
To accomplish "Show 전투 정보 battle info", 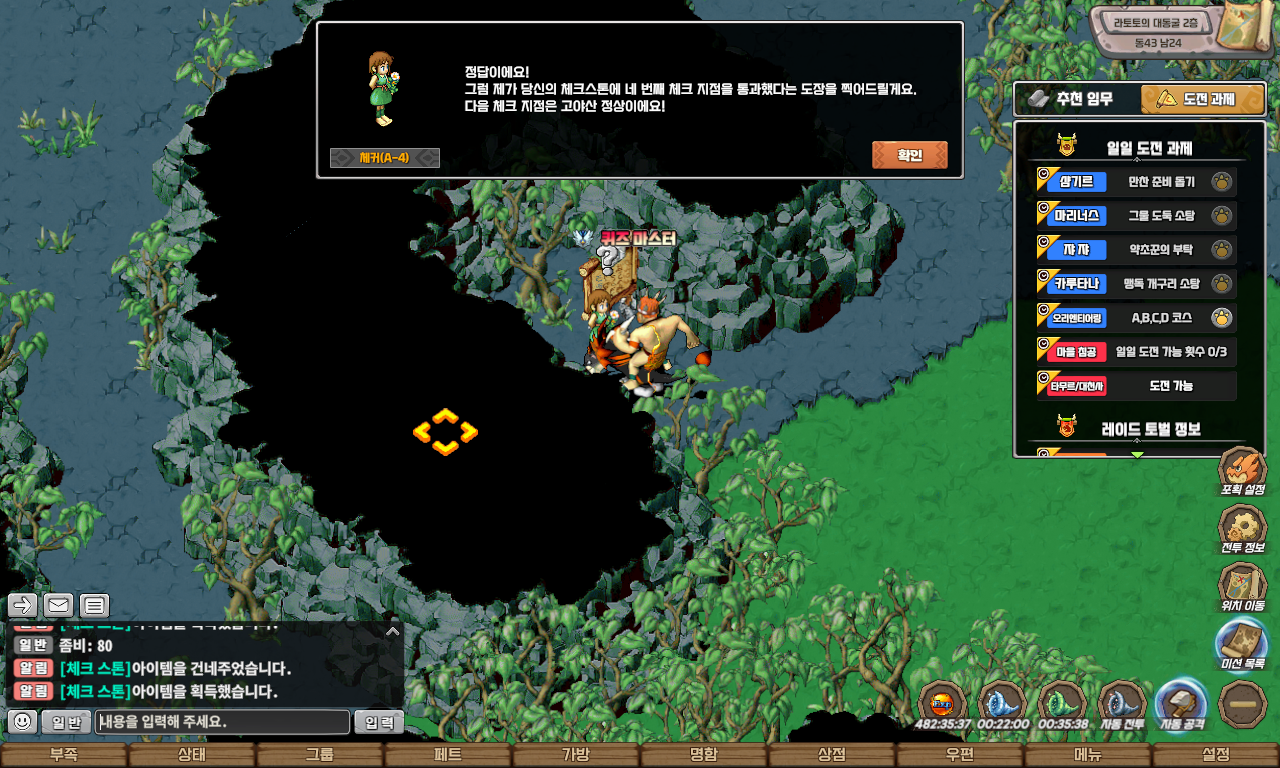I will coord(1243,530).
